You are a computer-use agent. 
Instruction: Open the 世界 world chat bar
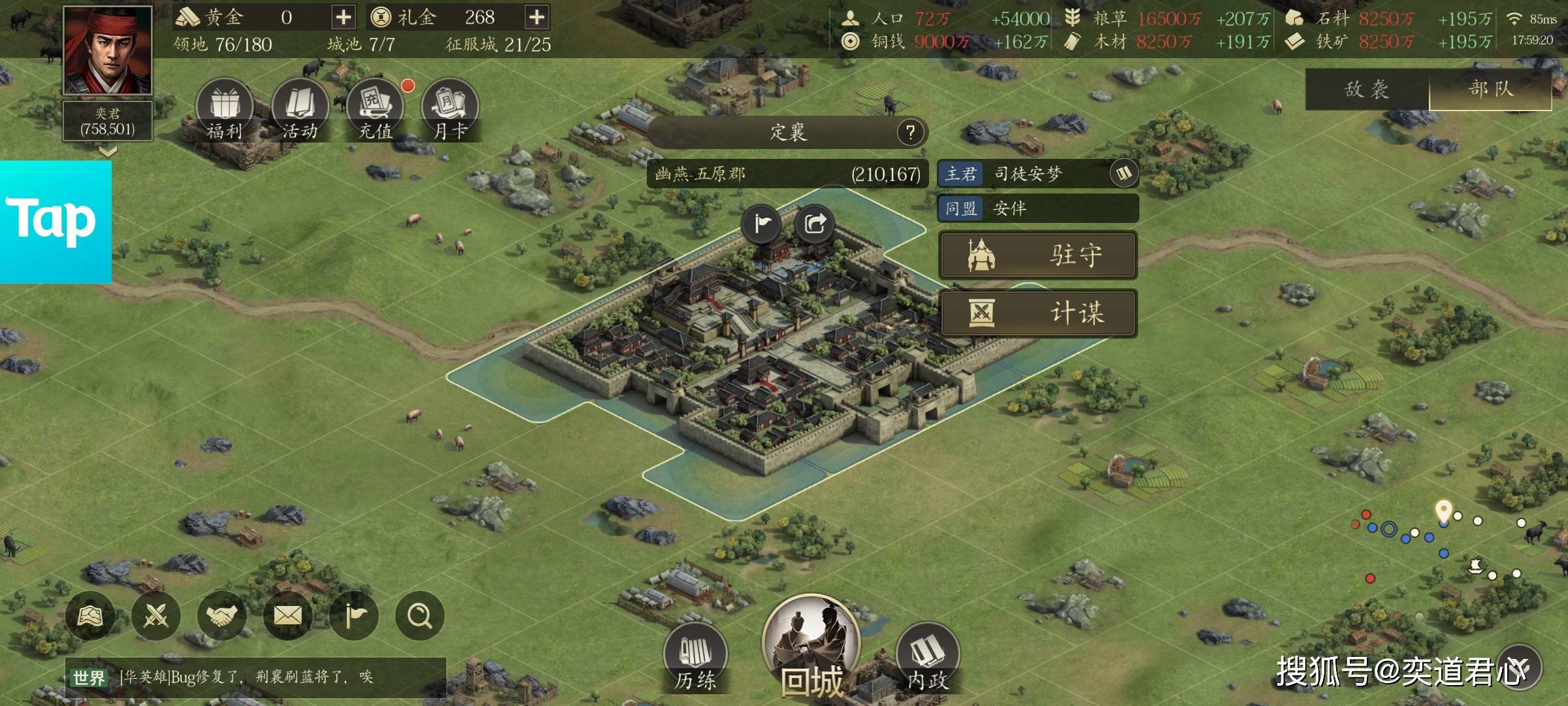pos(255,677)
